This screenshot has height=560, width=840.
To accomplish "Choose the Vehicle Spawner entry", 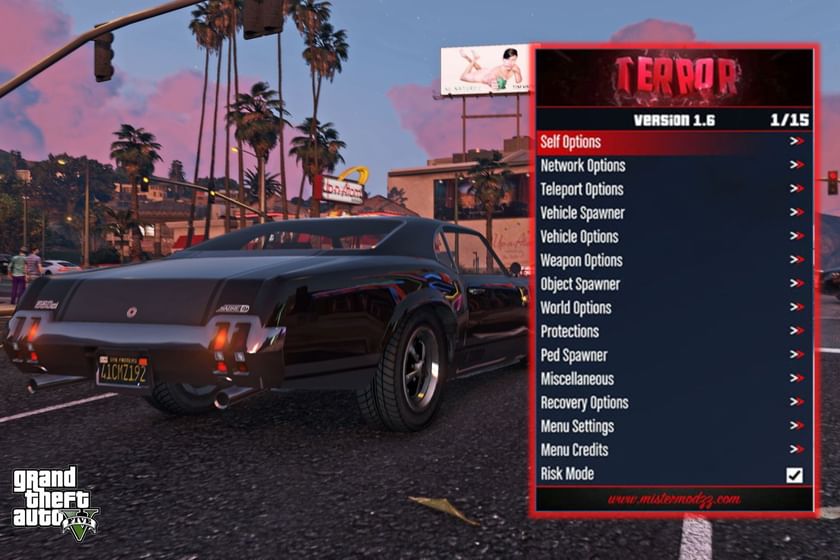I will click(582, 213).
